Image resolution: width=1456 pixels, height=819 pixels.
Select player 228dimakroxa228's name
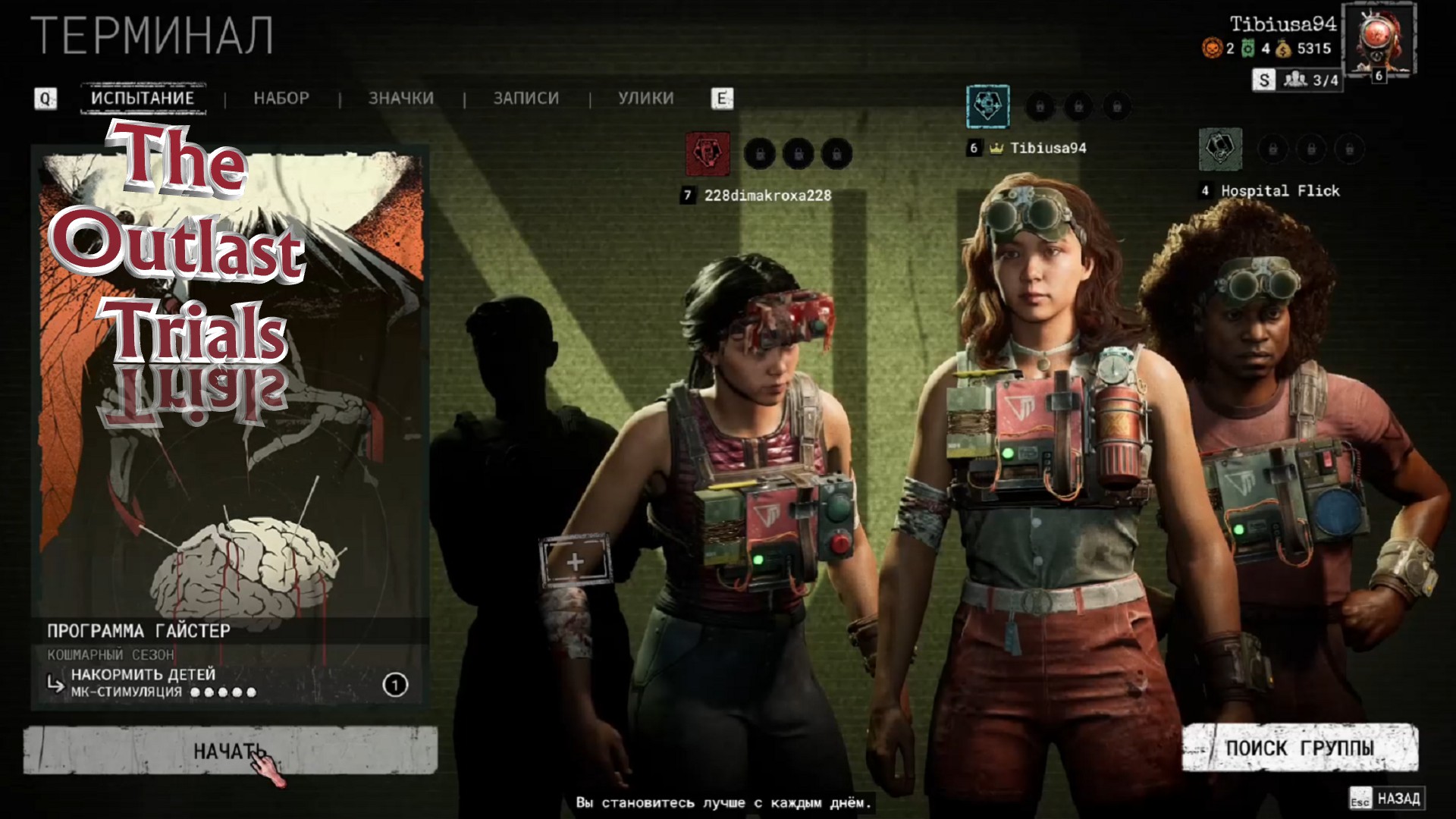[767, 196]
